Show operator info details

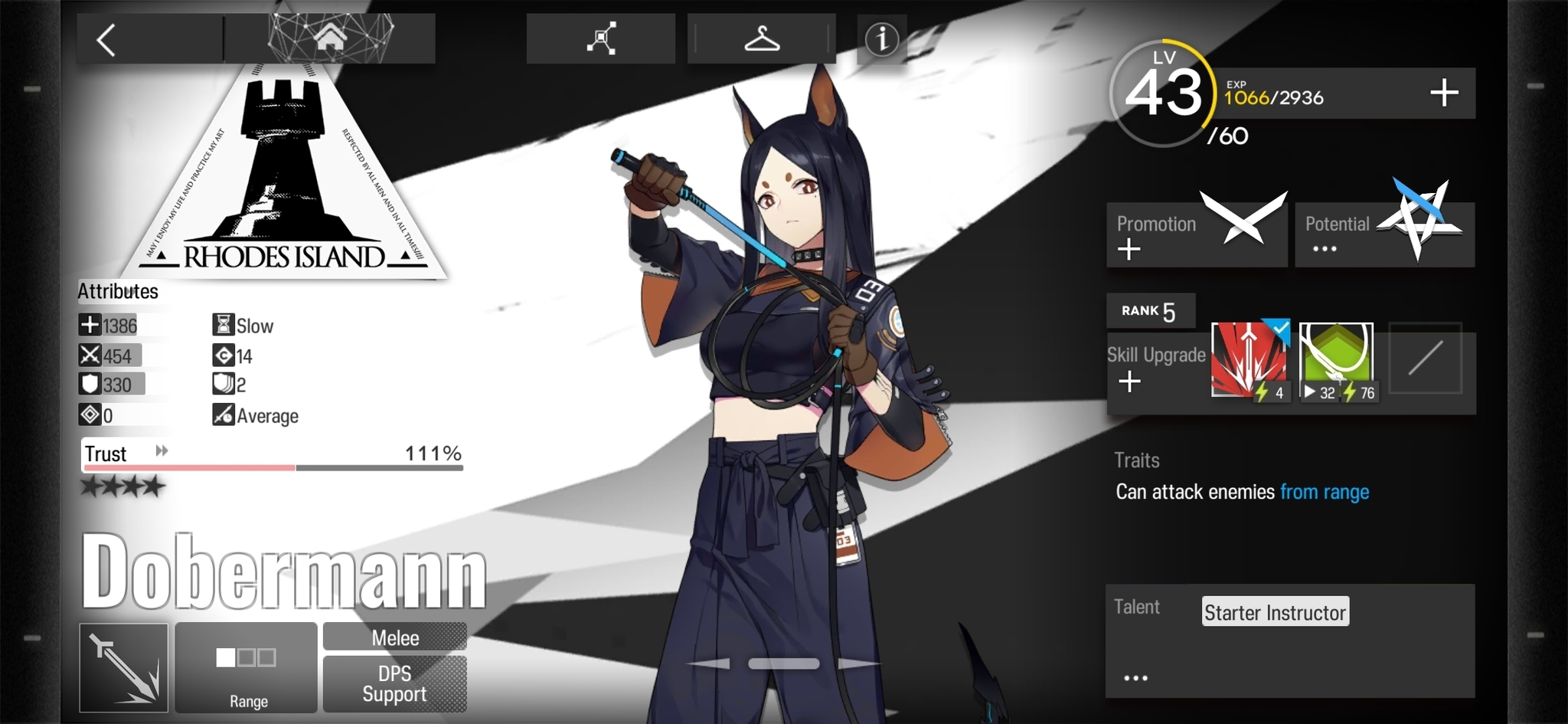[x=881, y=39]
